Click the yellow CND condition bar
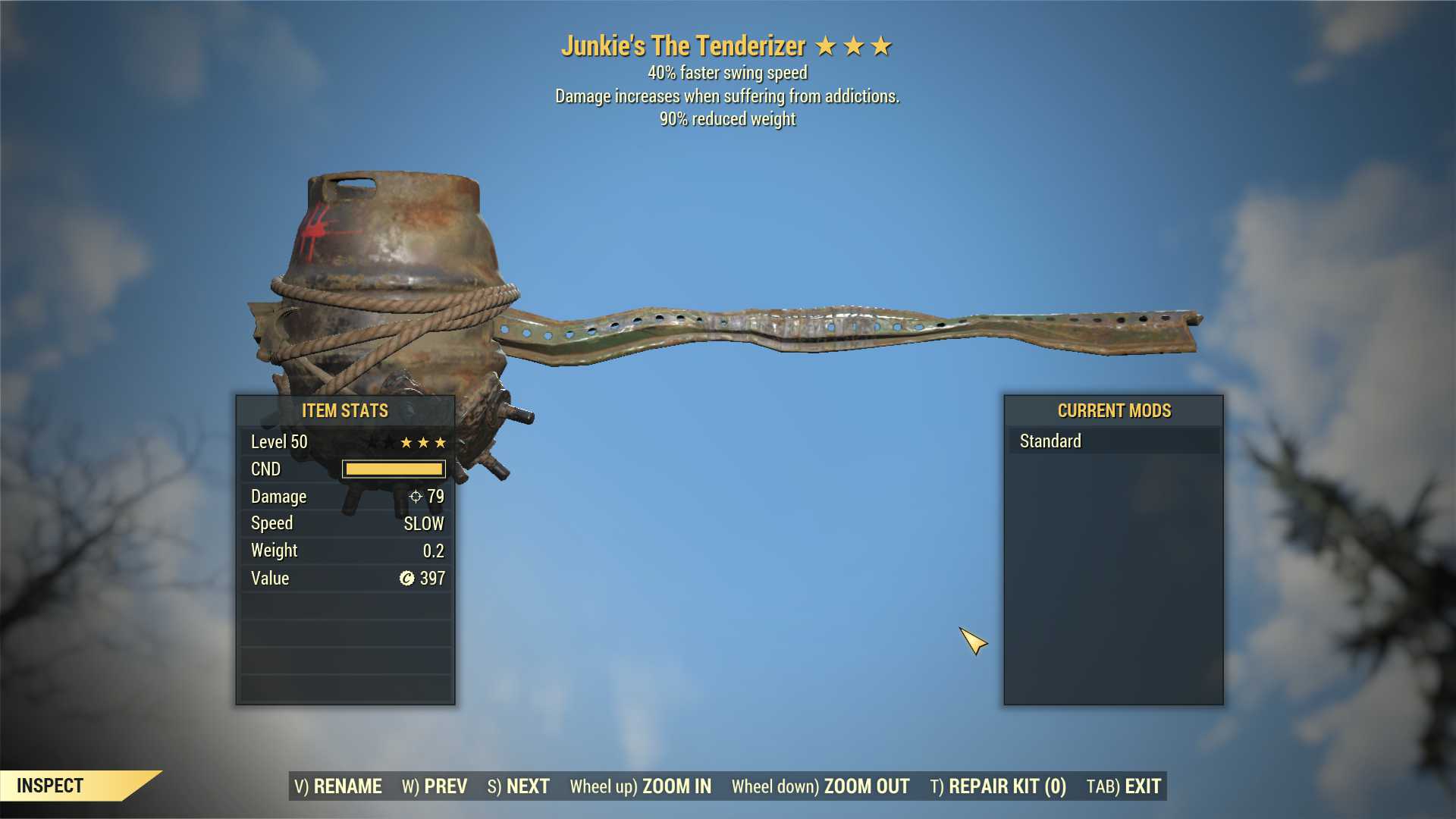 click(394, 469)
